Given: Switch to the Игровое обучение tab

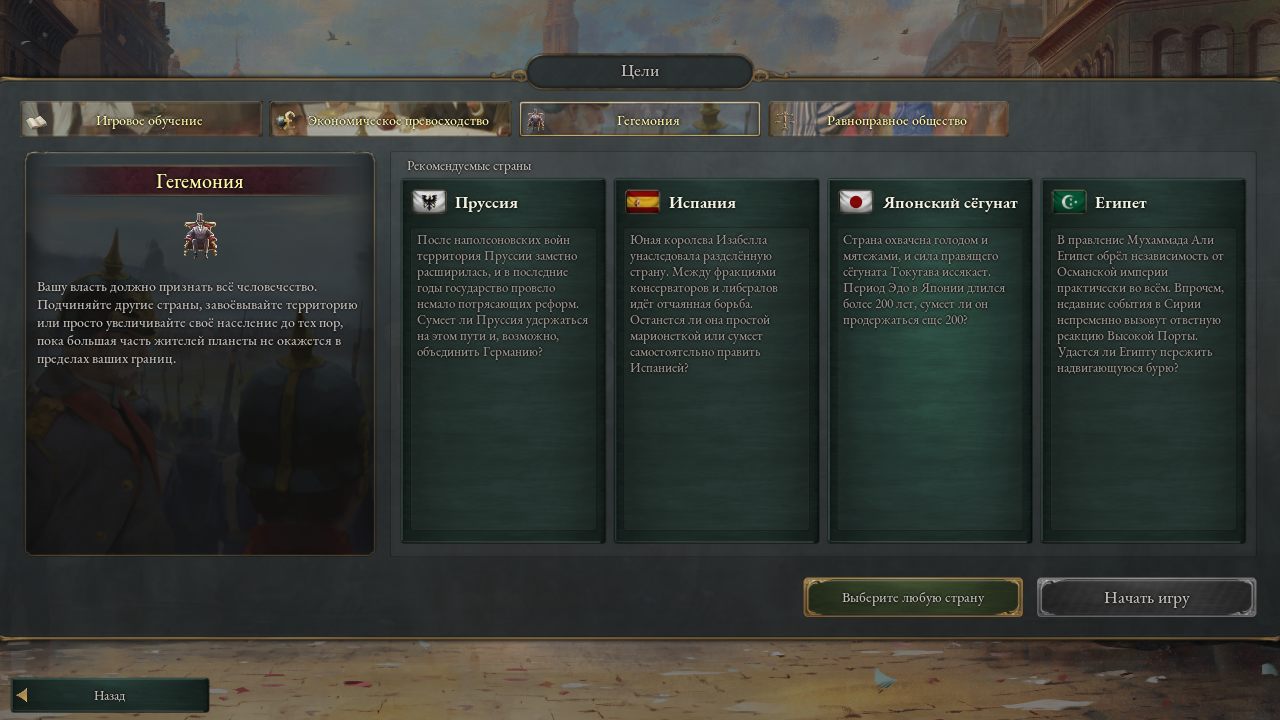Looking at the screenshot, I should pos(142,119).
